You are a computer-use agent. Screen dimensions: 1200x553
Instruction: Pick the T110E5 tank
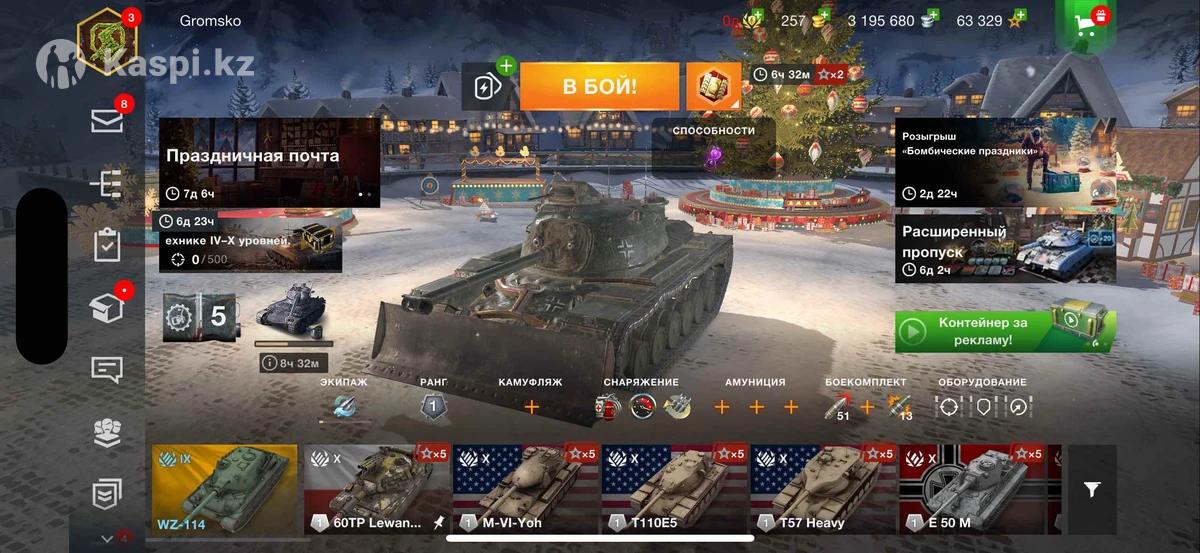(x=675, y=489)
